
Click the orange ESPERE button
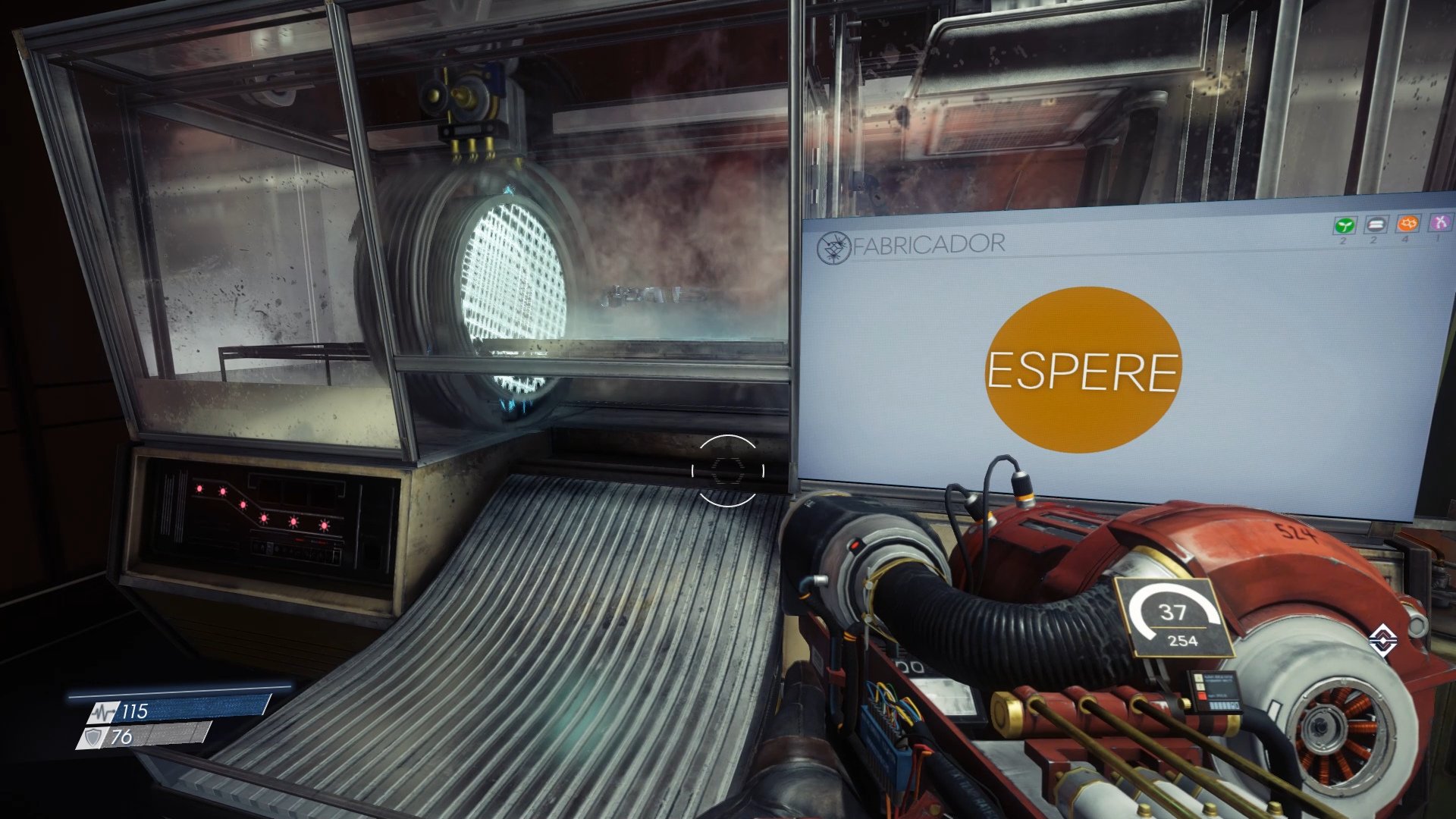click(1083, 370)
